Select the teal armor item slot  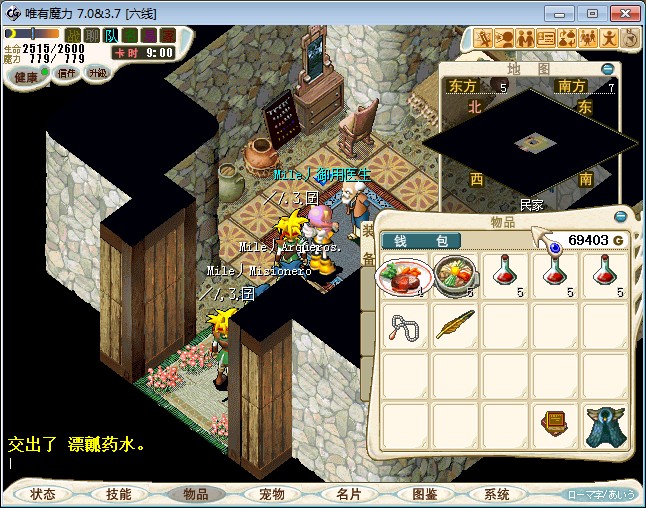pos(605,424)
